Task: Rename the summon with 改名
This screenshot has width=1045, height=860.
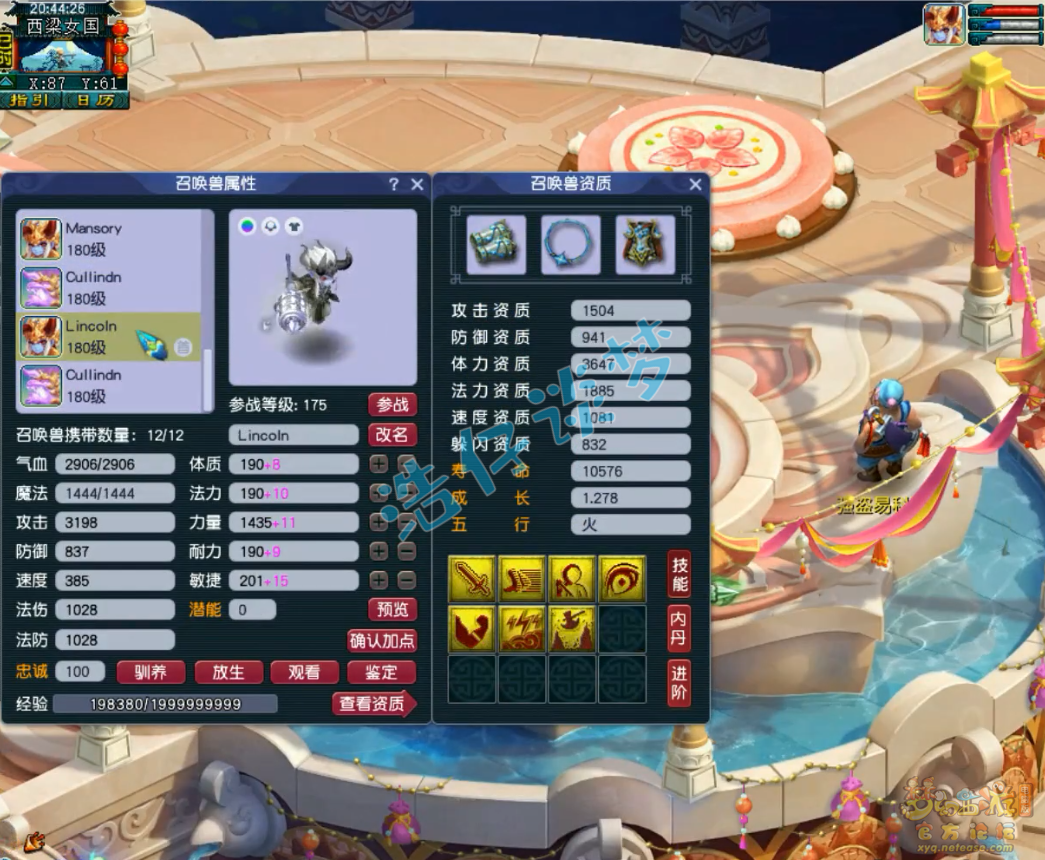Action: [392, 435]
